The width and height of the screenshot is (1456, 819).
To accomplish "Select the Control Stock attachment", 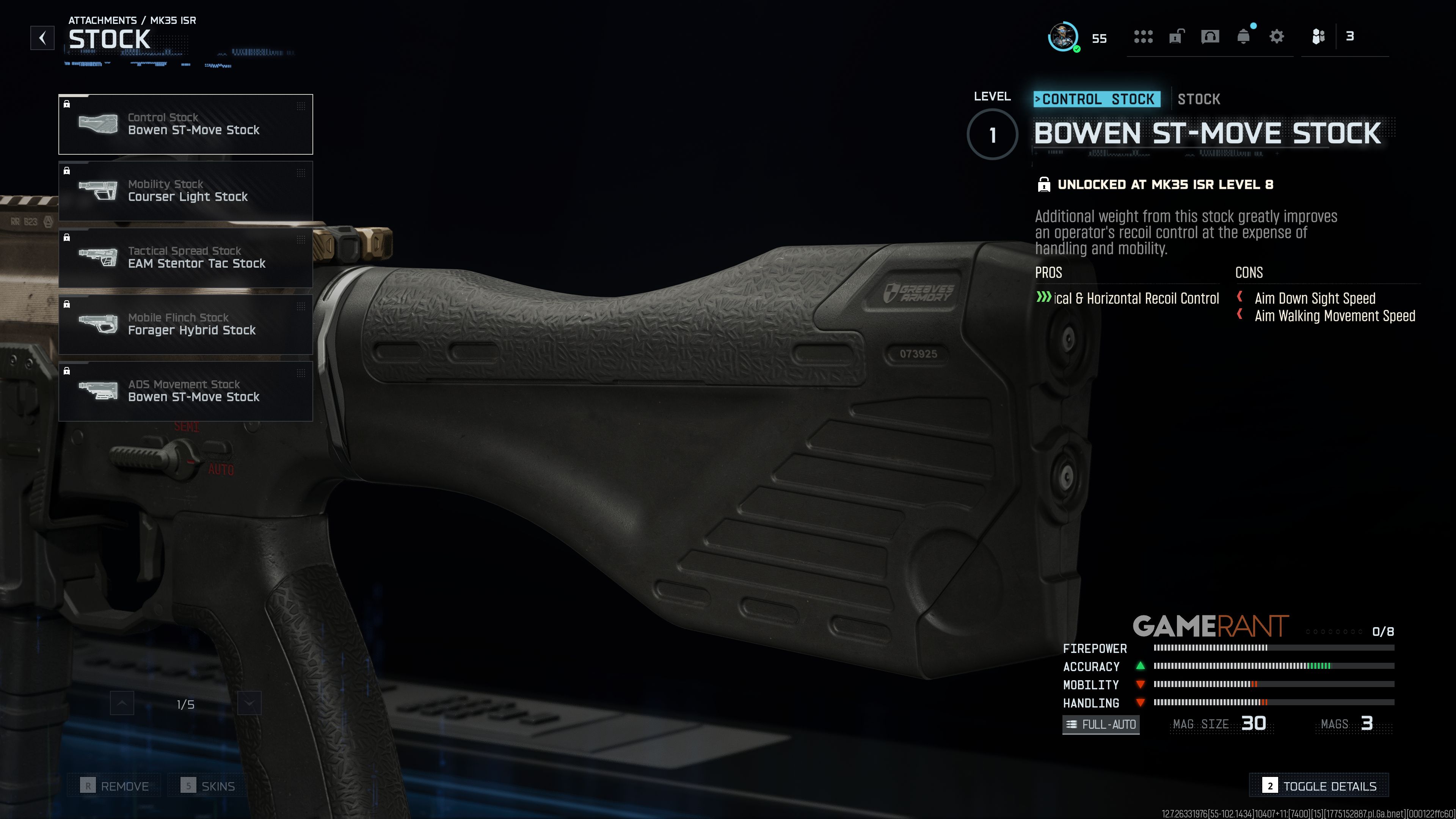I will point(185,124).
